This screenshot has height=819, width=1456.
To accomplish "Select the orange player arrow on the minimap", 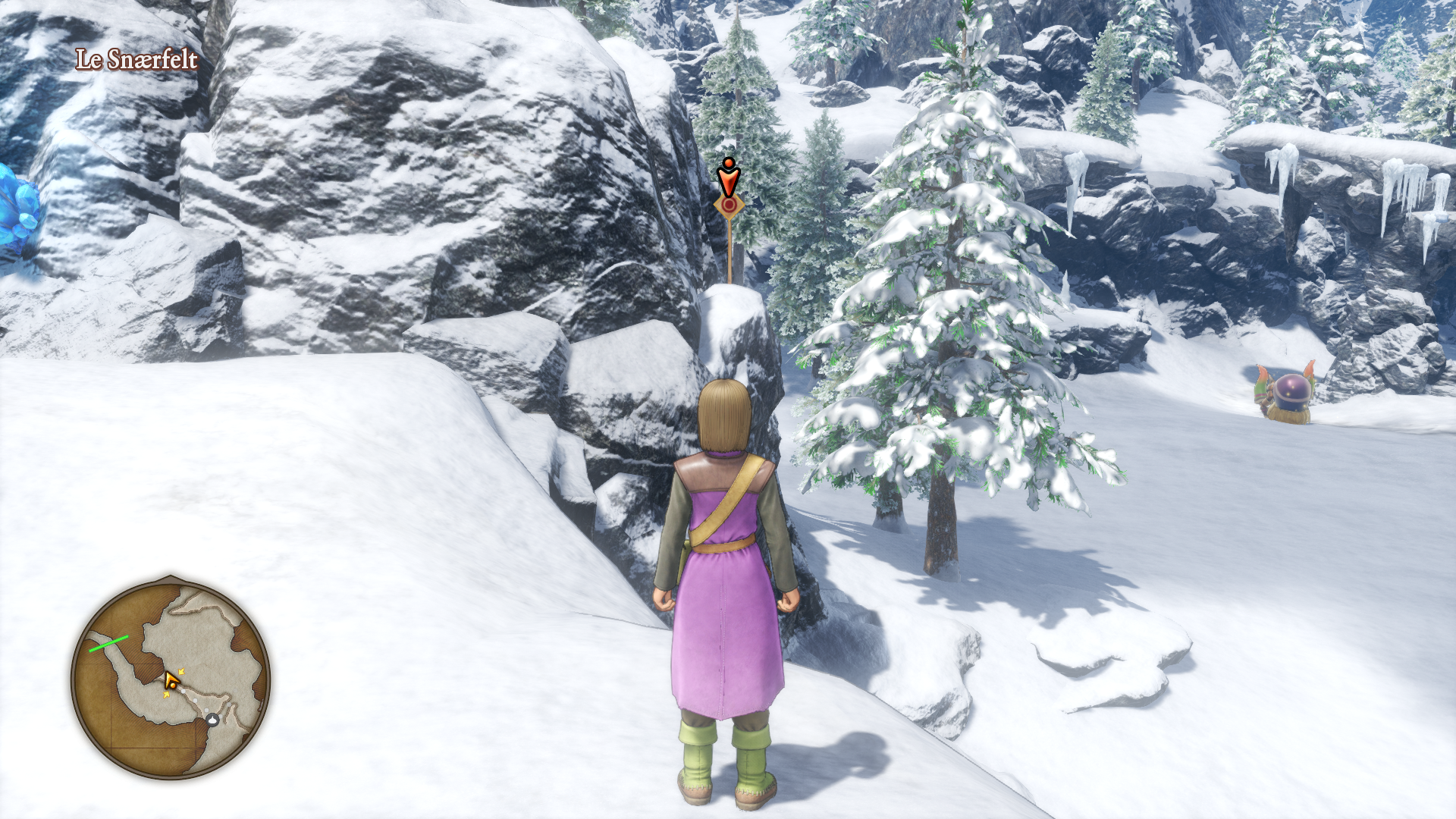I will [172, 680].
